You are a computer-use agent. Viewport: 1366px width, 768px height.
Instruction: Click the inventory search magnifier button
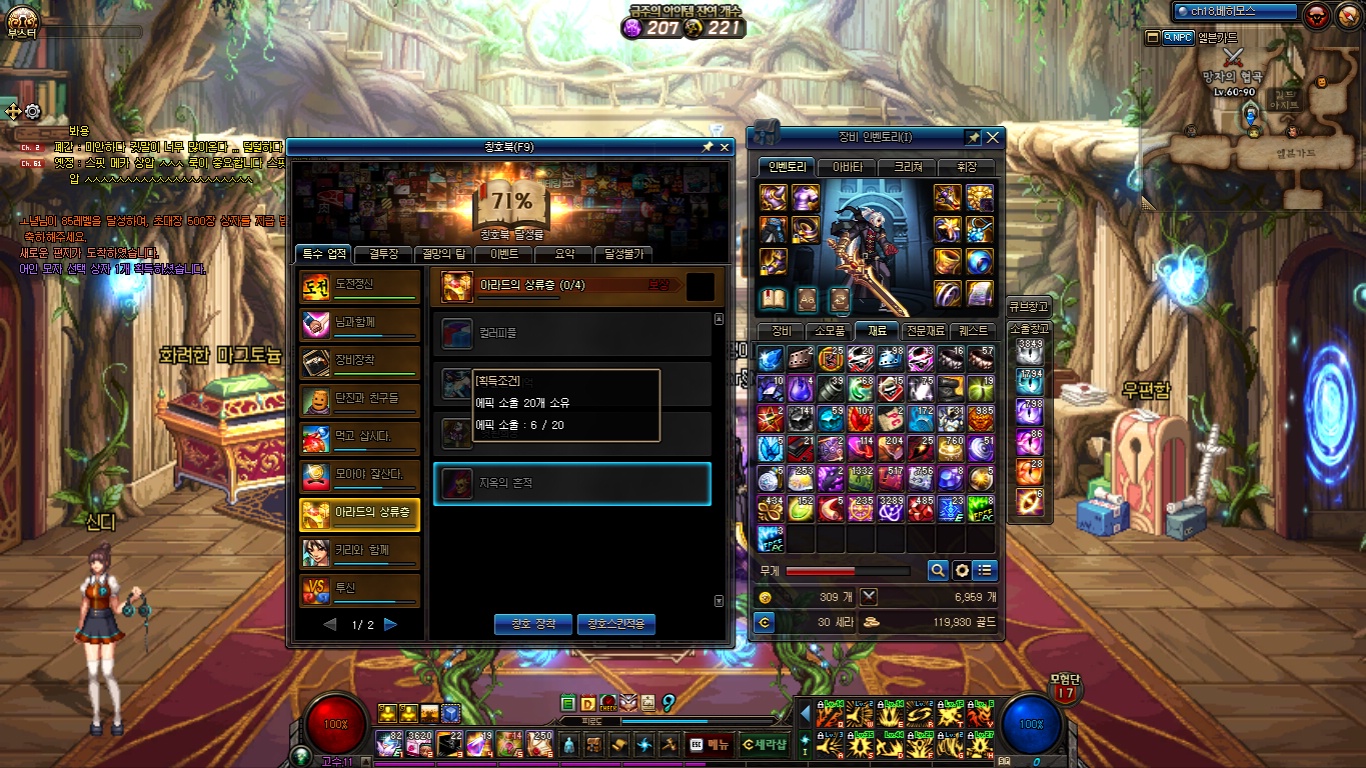[937, 571]
